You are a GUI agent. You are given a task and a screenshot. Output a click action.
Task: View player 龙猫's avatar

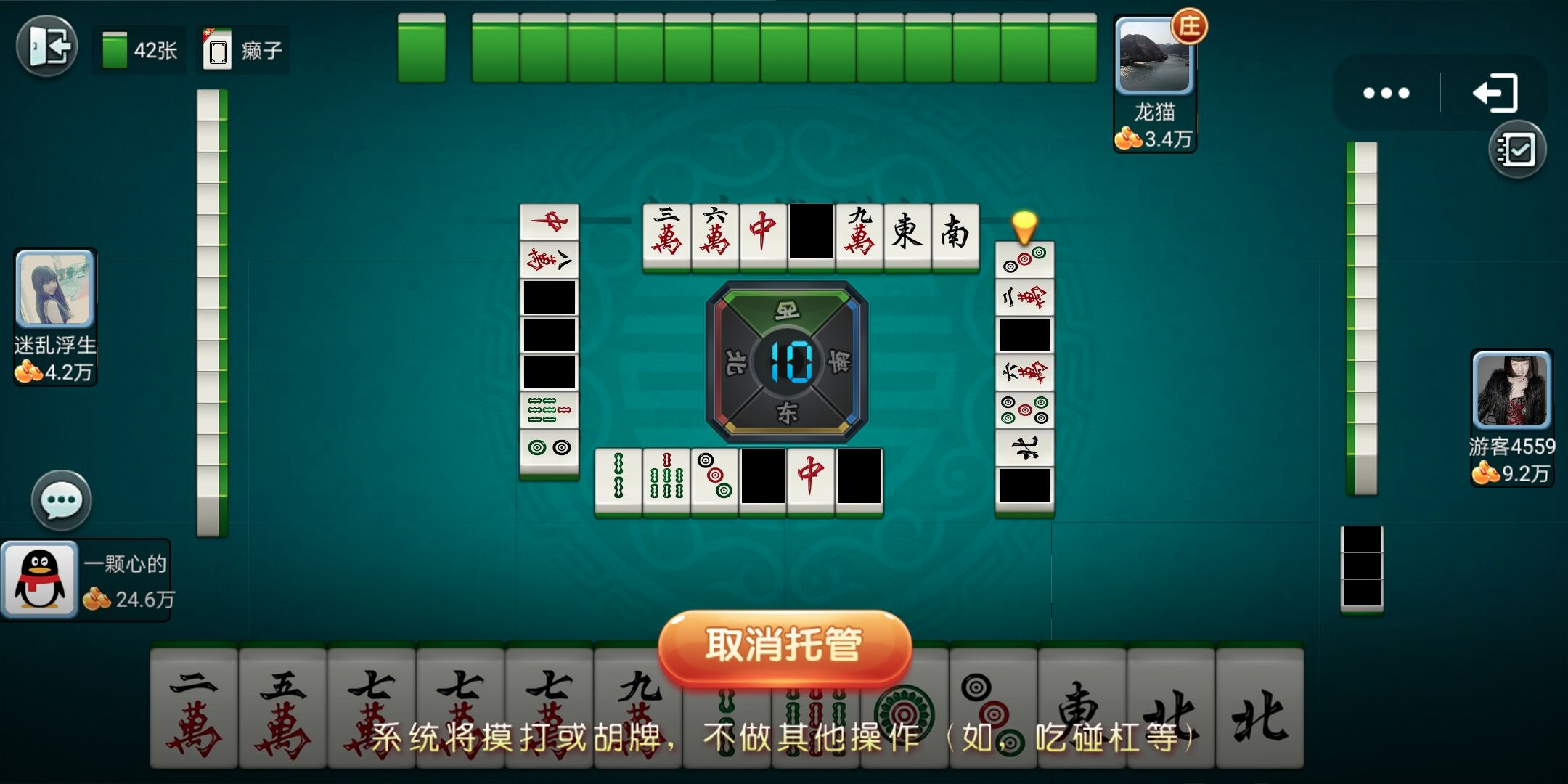1153,58
